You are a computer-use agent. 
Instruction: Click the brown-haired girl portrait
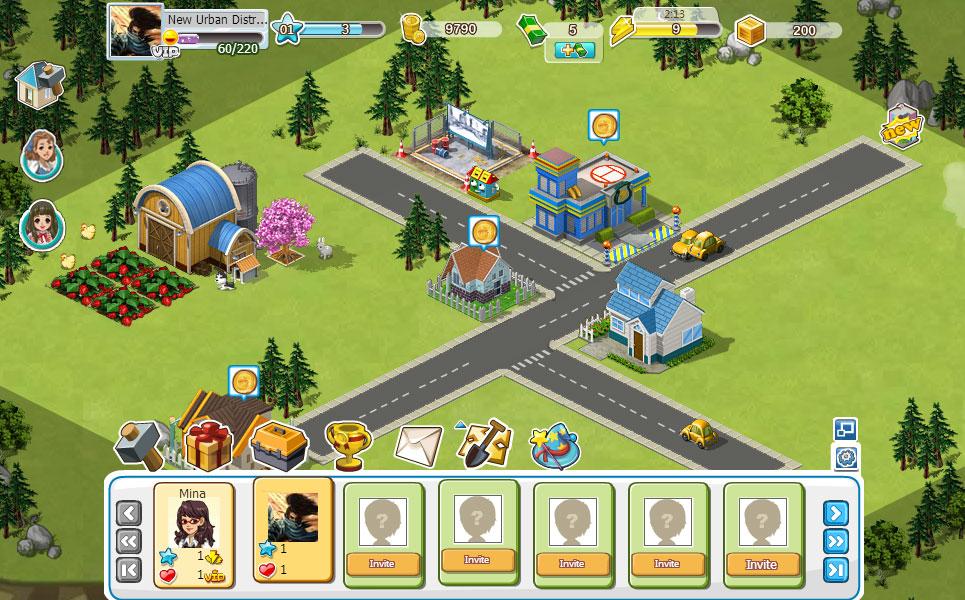tap(41, 225)
